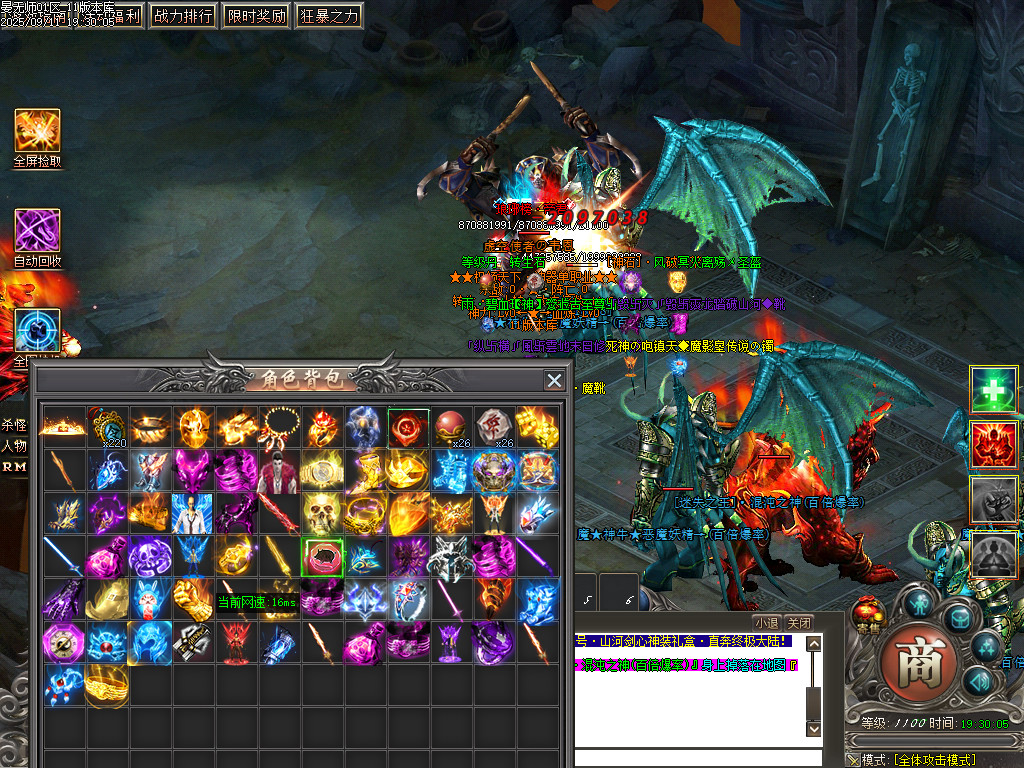Select the golden beaded necklace item
1024x768 pixels.
[278, 427]
